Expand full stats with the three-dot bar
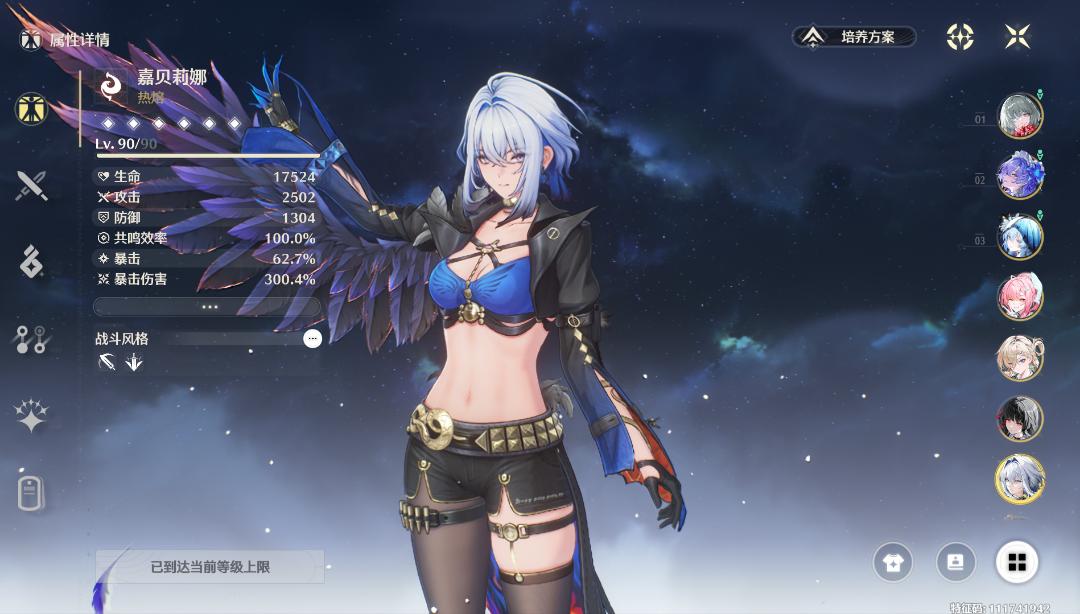 click(x=207, y=307)
